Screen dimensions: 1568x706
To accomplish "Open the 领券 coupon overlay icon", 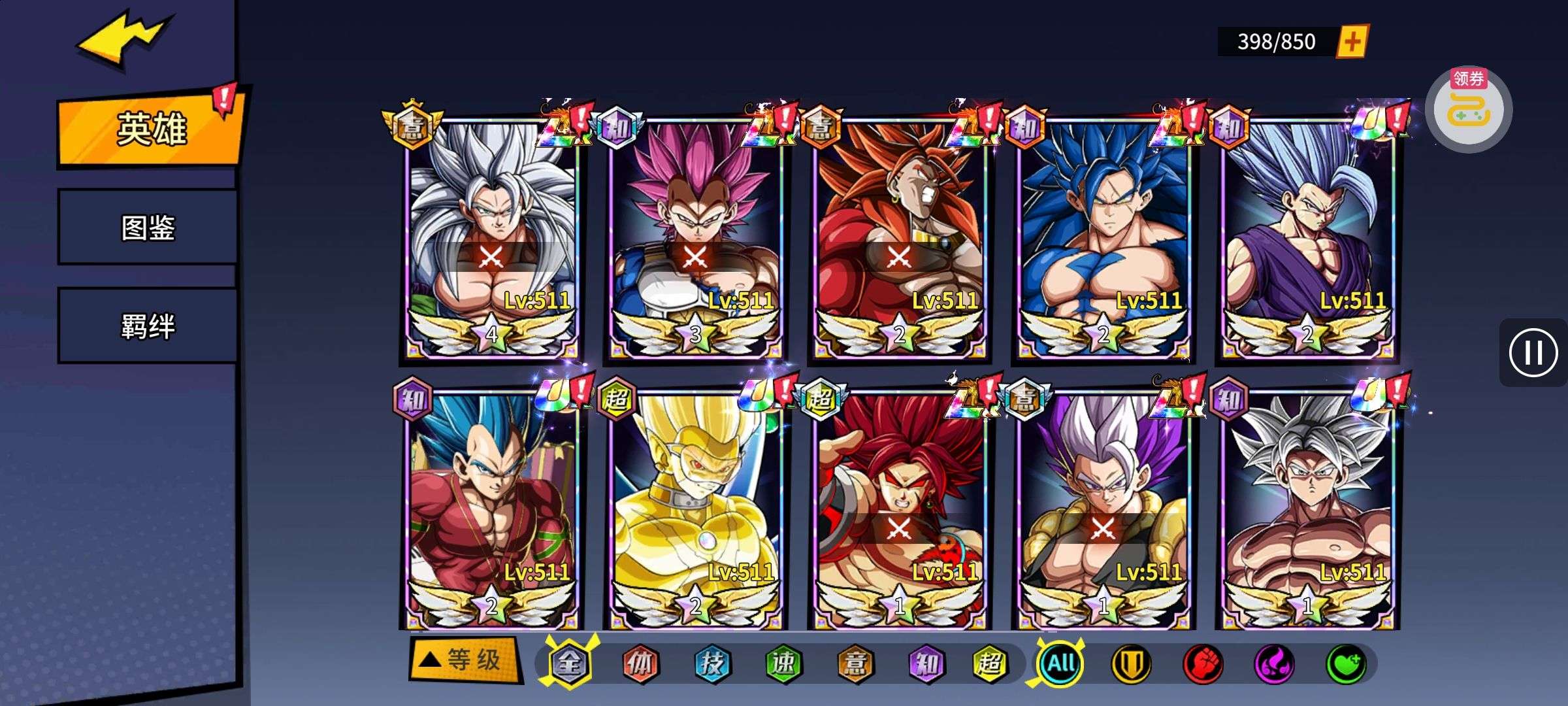I will 1468,109.
